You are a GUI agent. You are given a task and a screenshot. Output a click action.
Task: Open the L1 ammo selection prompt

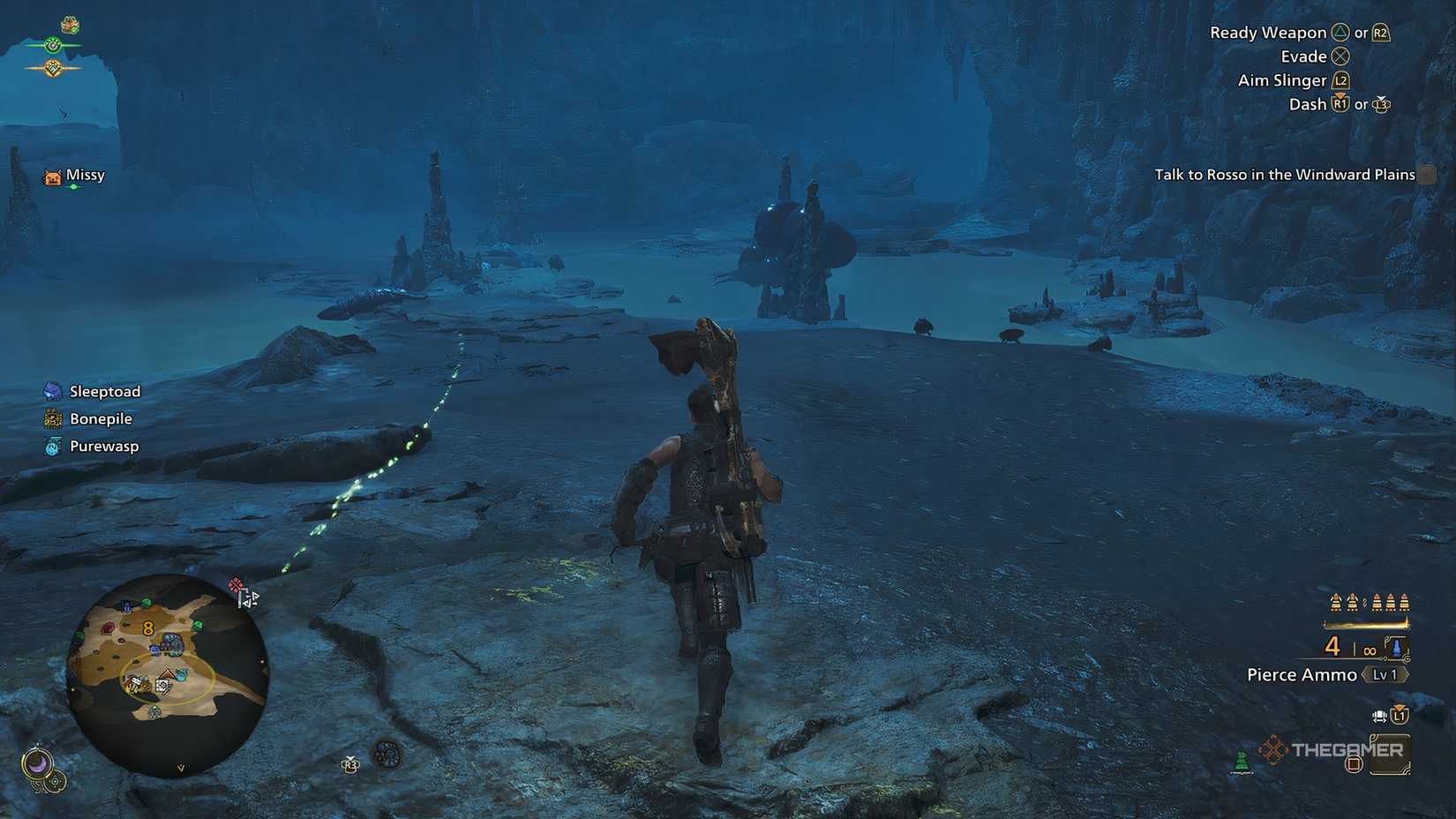pos(1400,717)
